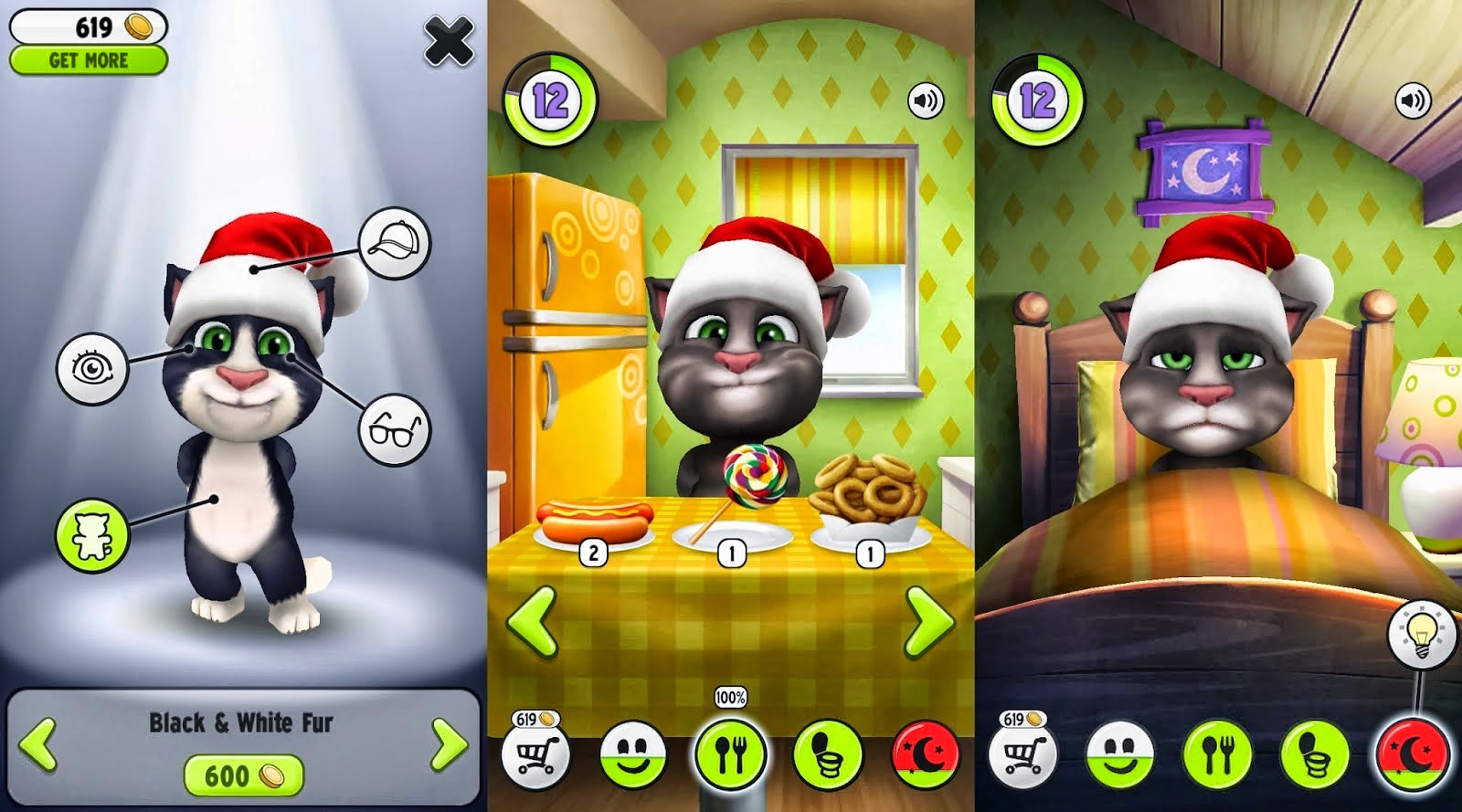
Task: Open the eye customization icon
Action: pyautogui.click(x=92, y=366)
